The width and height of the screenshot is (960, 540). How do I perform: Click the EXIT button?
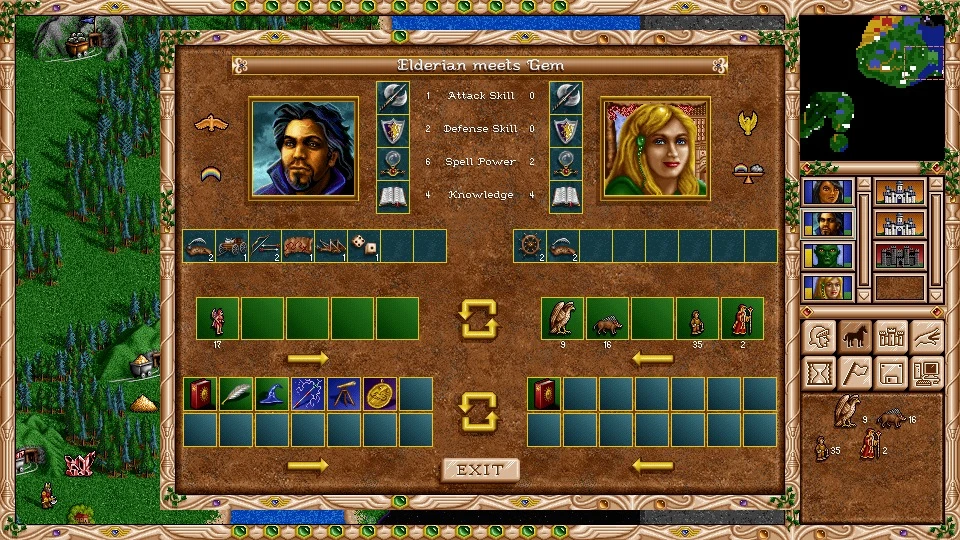click(x=480, y=470)
